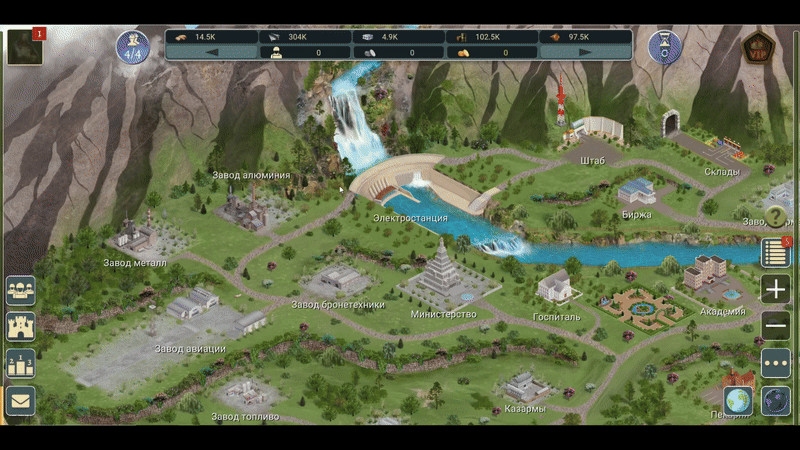The image size is (800, 450).
Task: Open the mail envelope
Action: tap(21, 400)
